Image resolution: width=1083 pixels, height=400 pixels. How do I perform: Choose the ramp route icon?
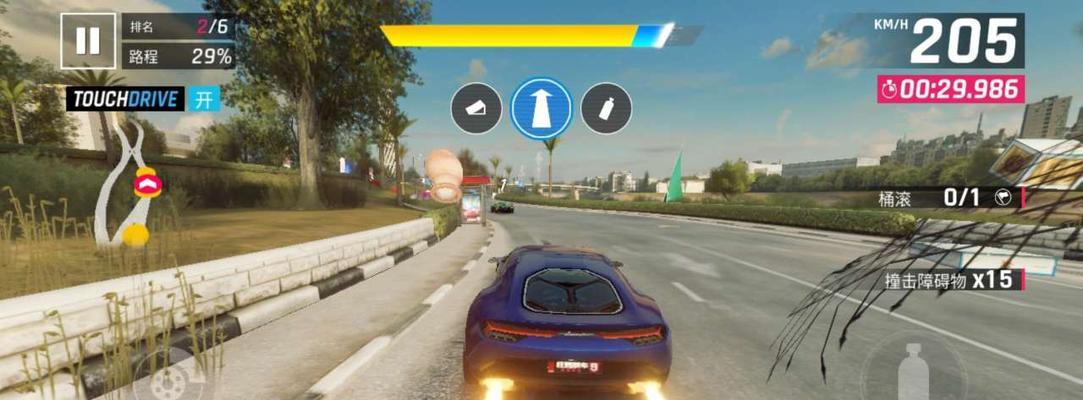[476, 108]
